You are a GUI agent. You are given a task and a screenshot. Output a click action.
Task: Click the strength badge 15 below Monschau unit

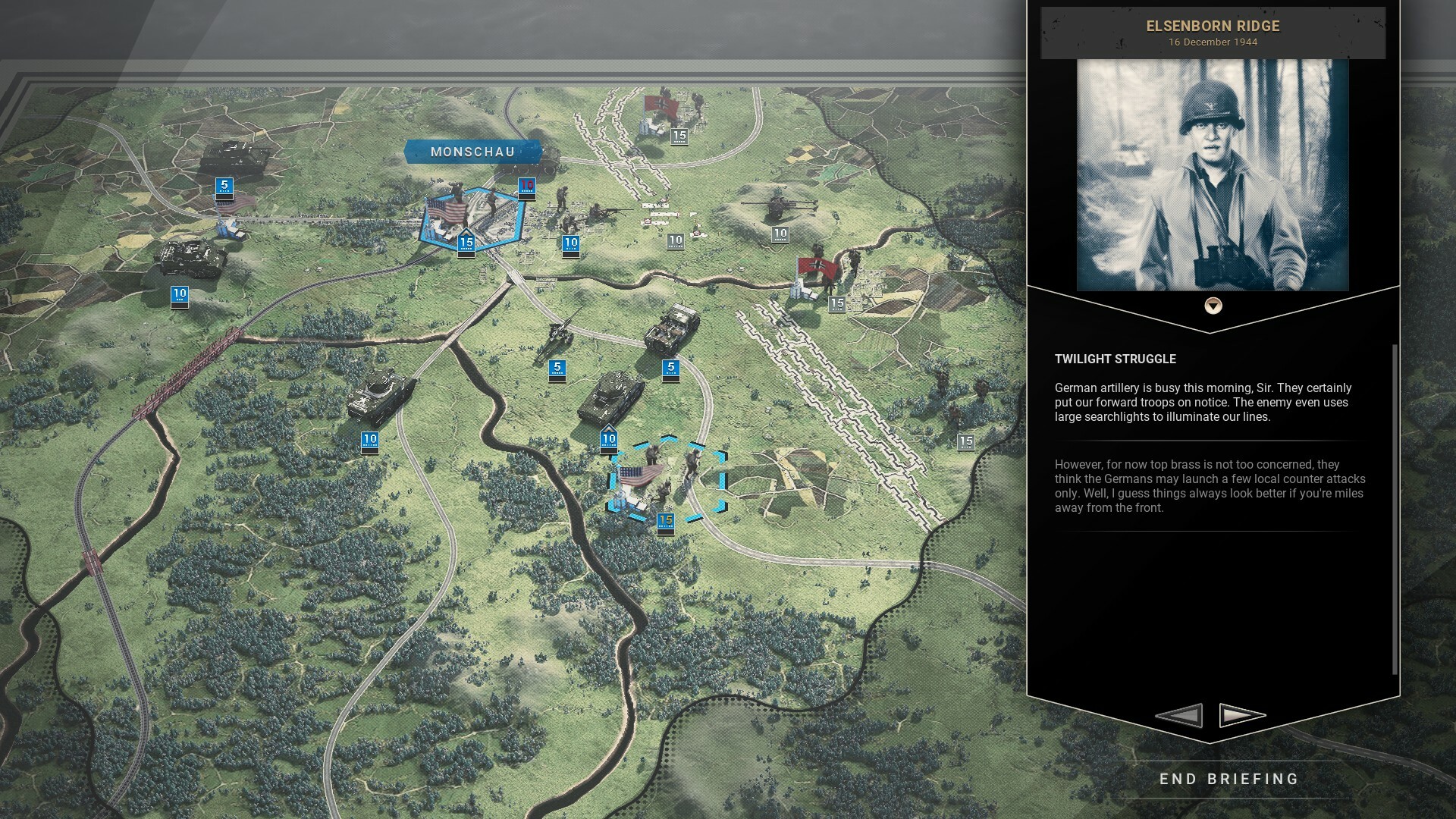point(467,243)
